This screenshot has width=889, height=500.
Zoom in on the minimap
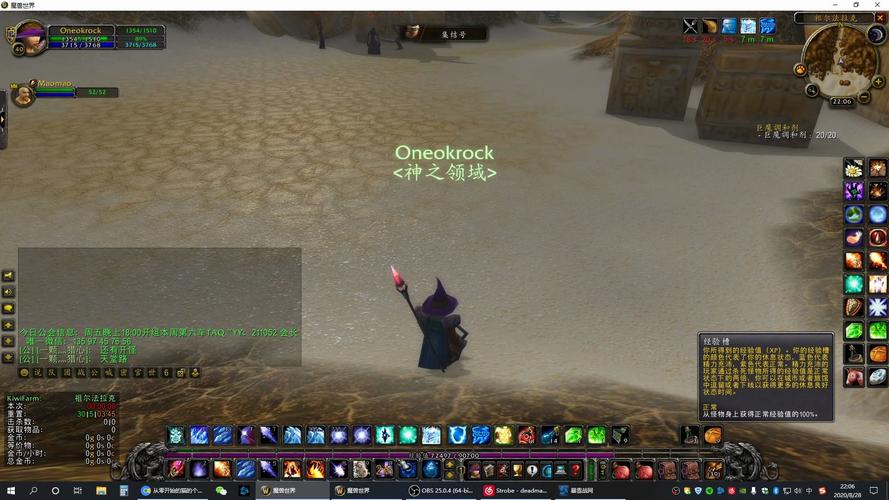[877, 81]
